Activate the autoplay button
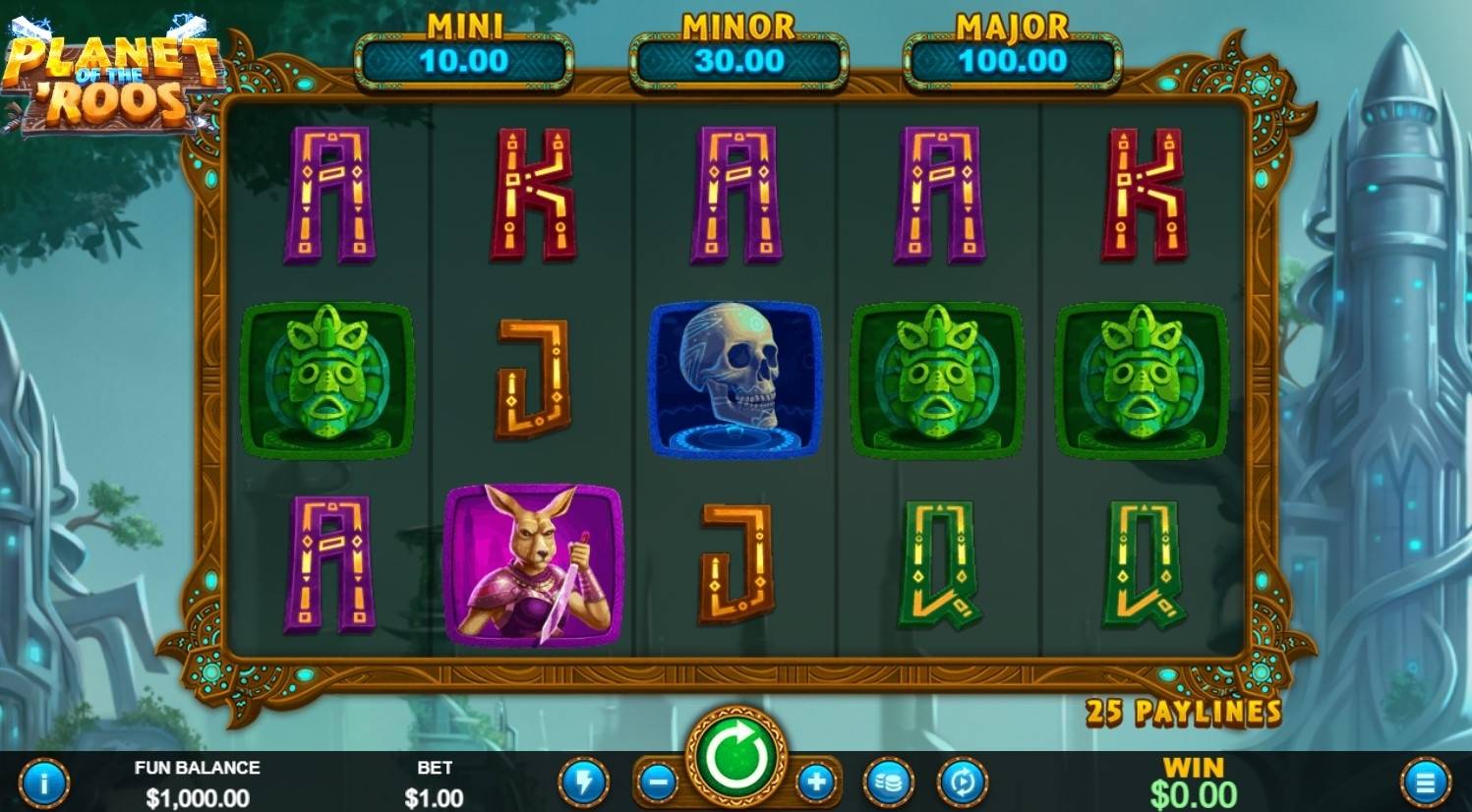The height and width of the screenshot is (812, 1472). pos(962,783)
